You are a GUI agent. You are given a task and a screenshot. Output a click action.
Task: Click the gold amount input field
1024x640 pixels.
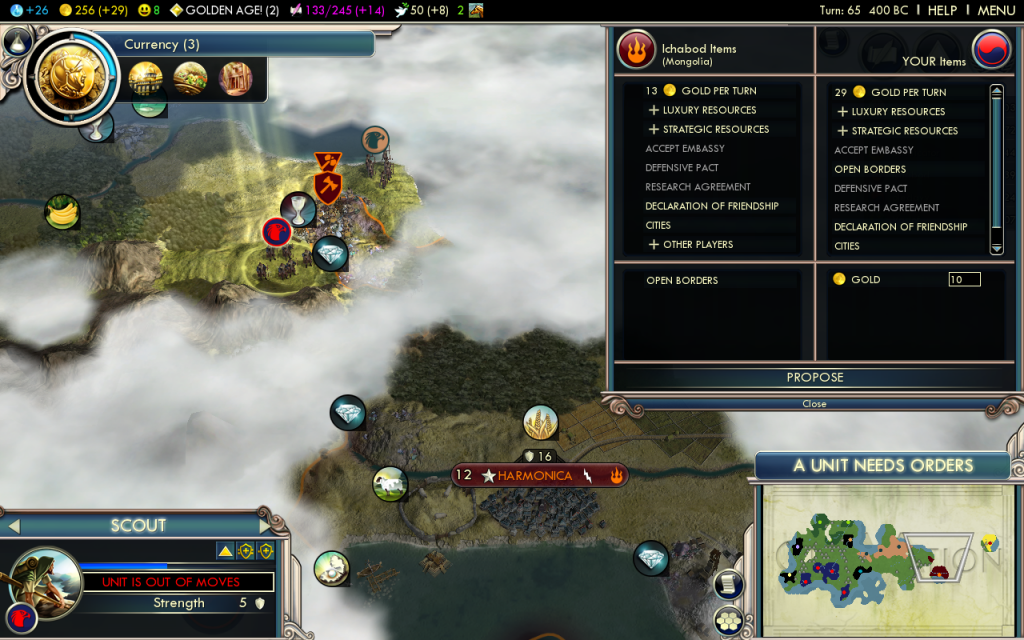(x=964, y=280)
